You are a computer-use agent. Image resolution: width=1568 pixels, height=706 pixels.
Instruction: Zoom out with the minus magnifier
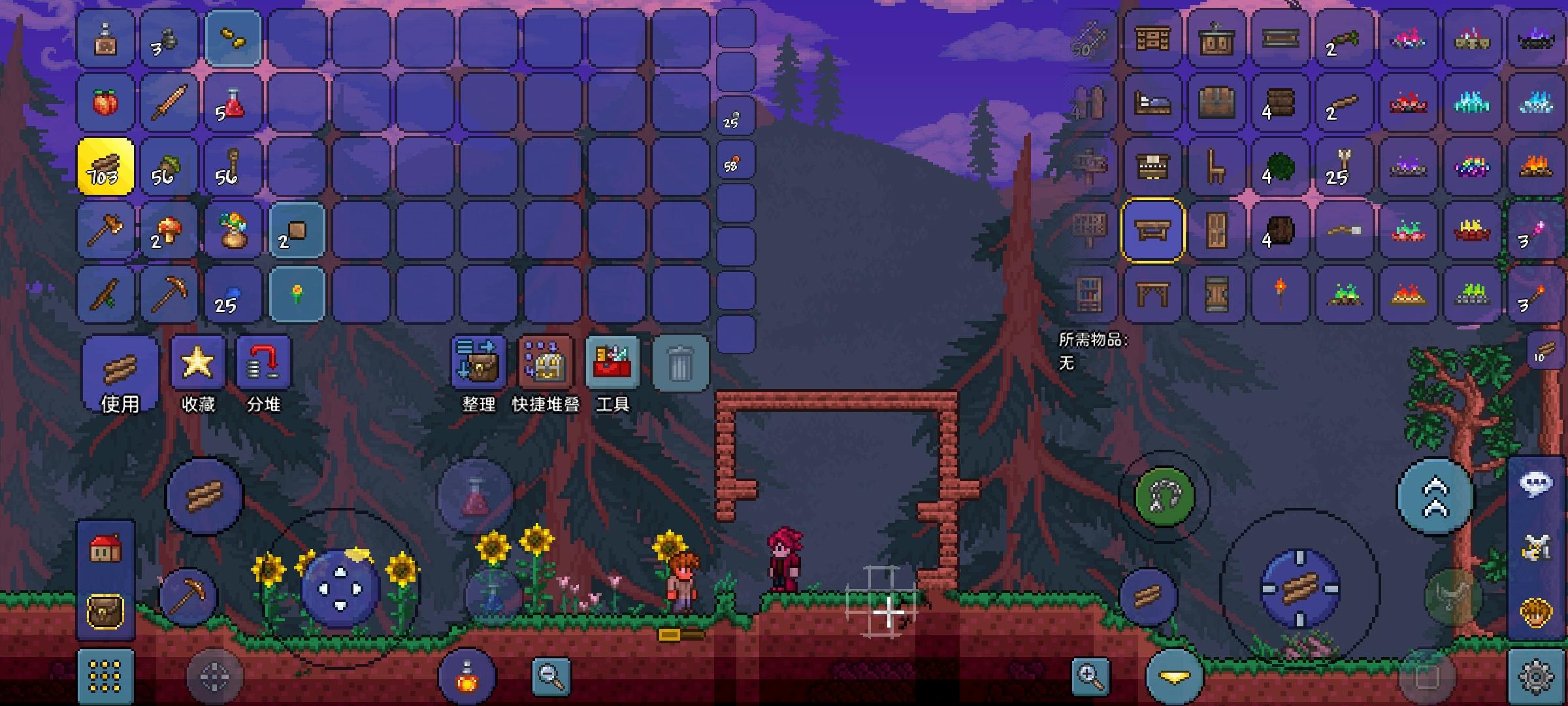pyautogui.click(x=551, y=676)
